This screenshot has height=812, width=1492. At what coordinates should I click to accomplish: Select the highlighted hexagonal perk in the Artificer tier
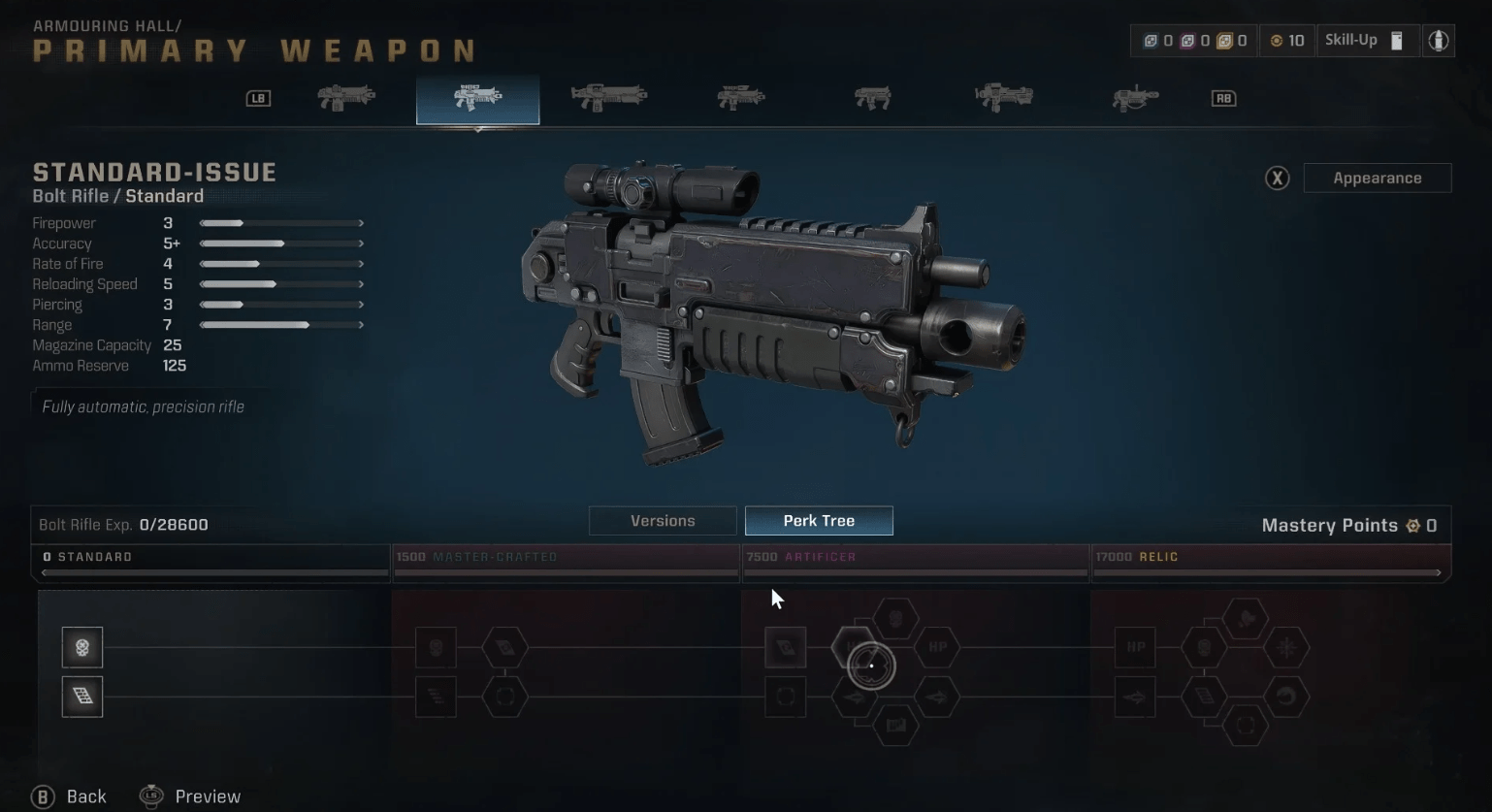point(870,665)
